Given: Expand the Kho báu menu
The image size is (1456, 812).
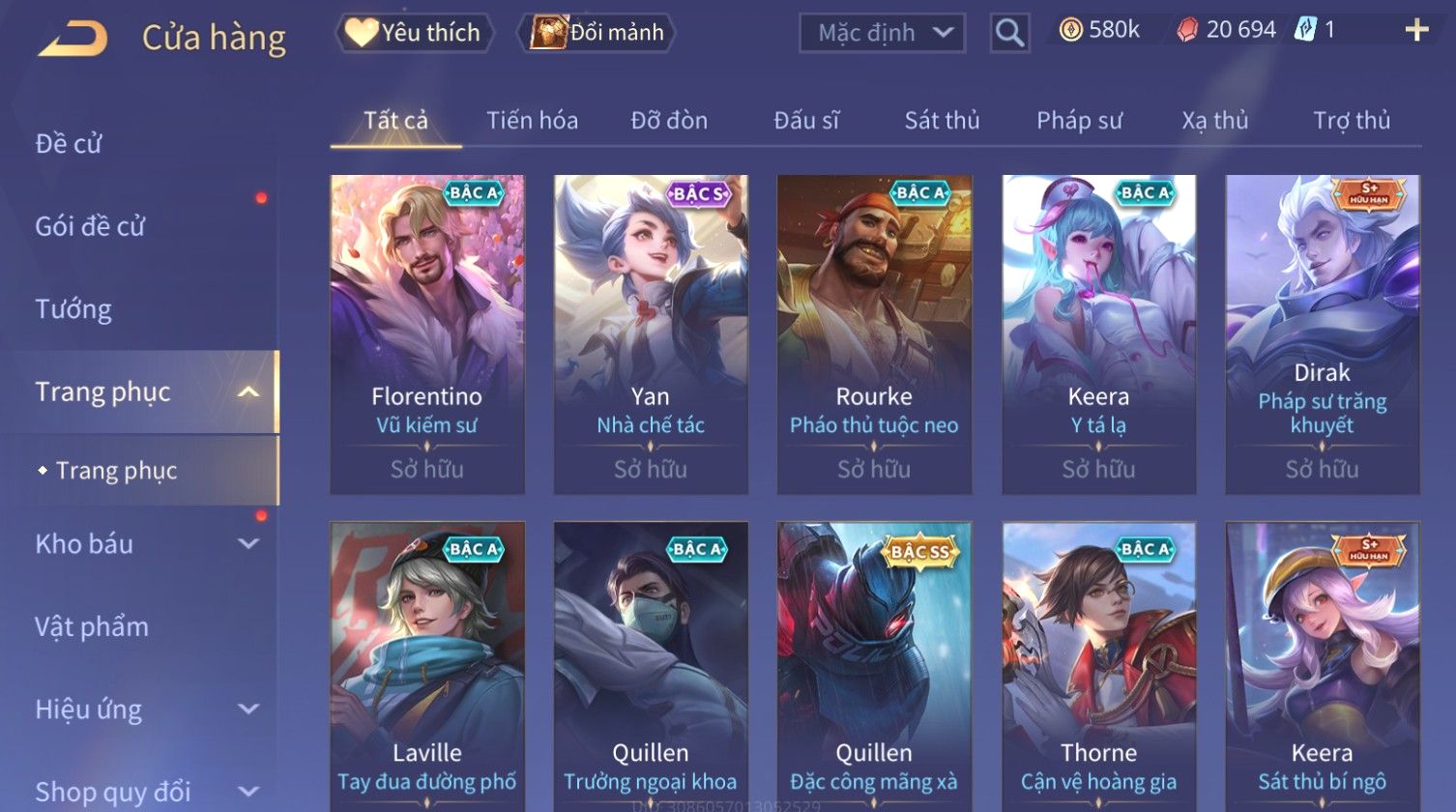Looking at the screenshot, I should pos(145,544).
